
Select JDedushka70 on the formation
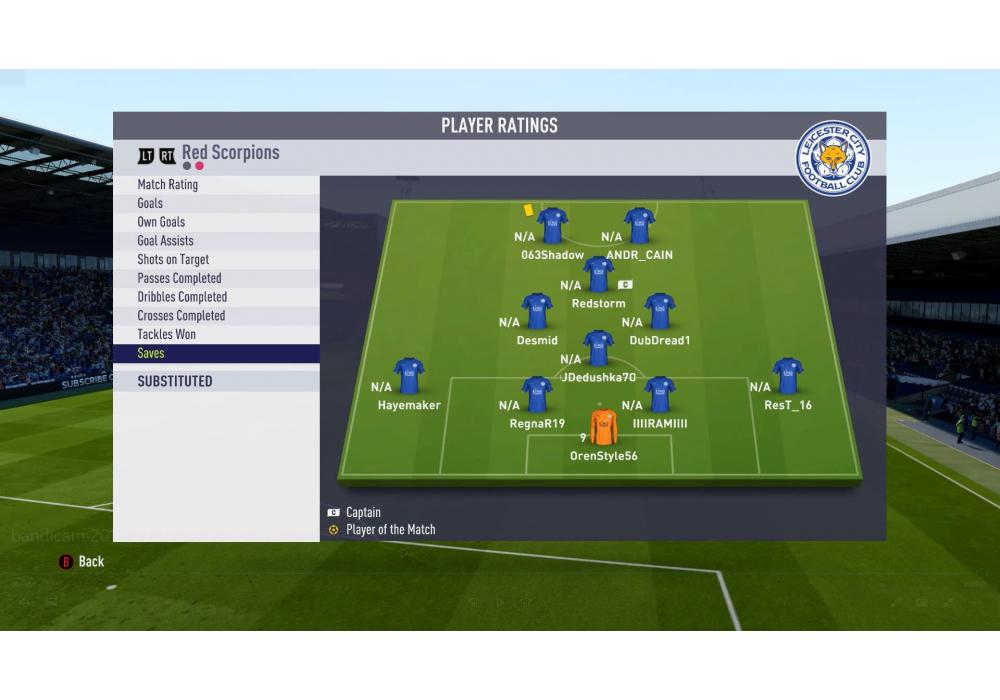598,349
